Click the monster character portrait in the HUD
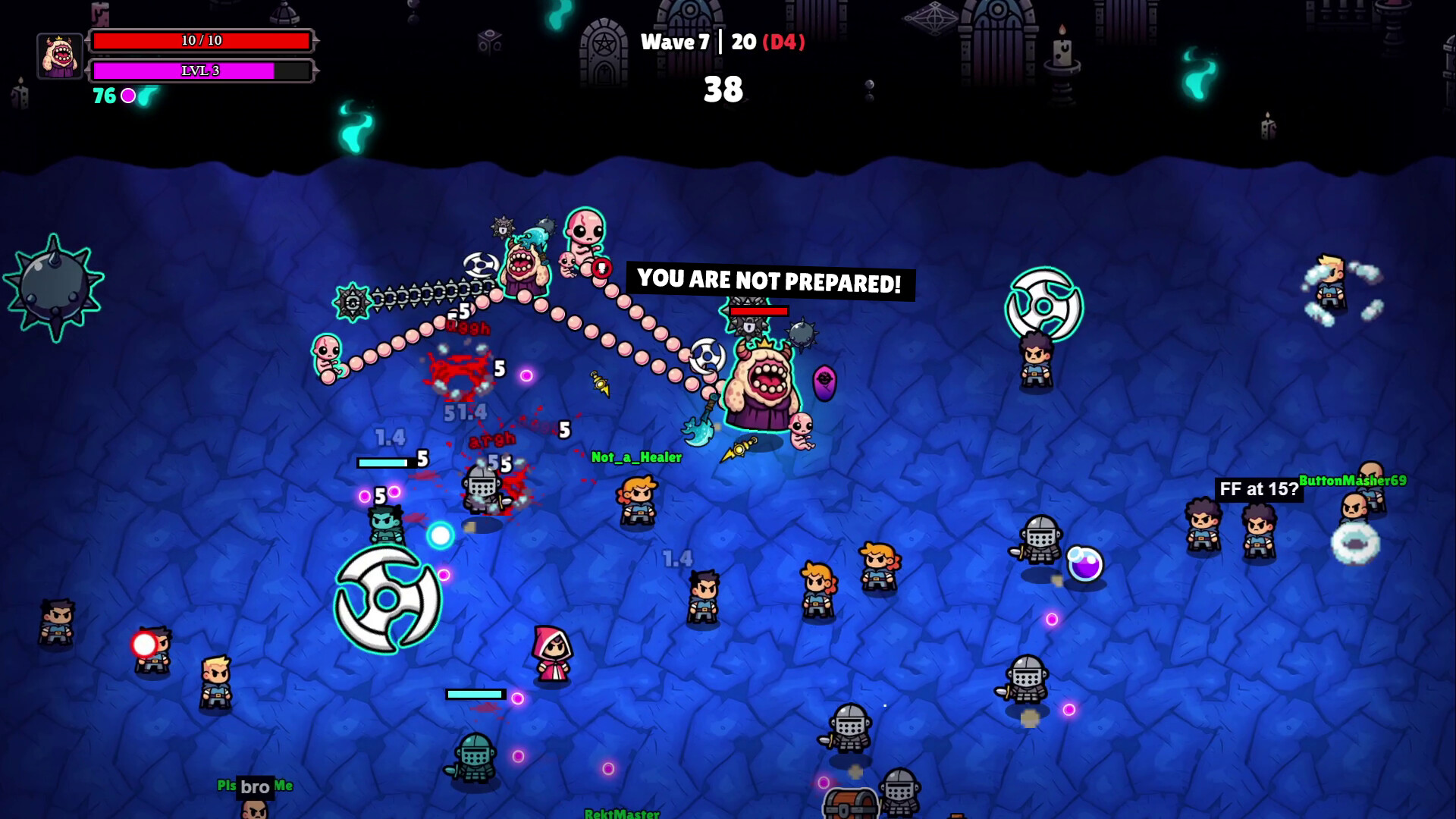Screen dimensions: 1456x819 tap(61, 55)
